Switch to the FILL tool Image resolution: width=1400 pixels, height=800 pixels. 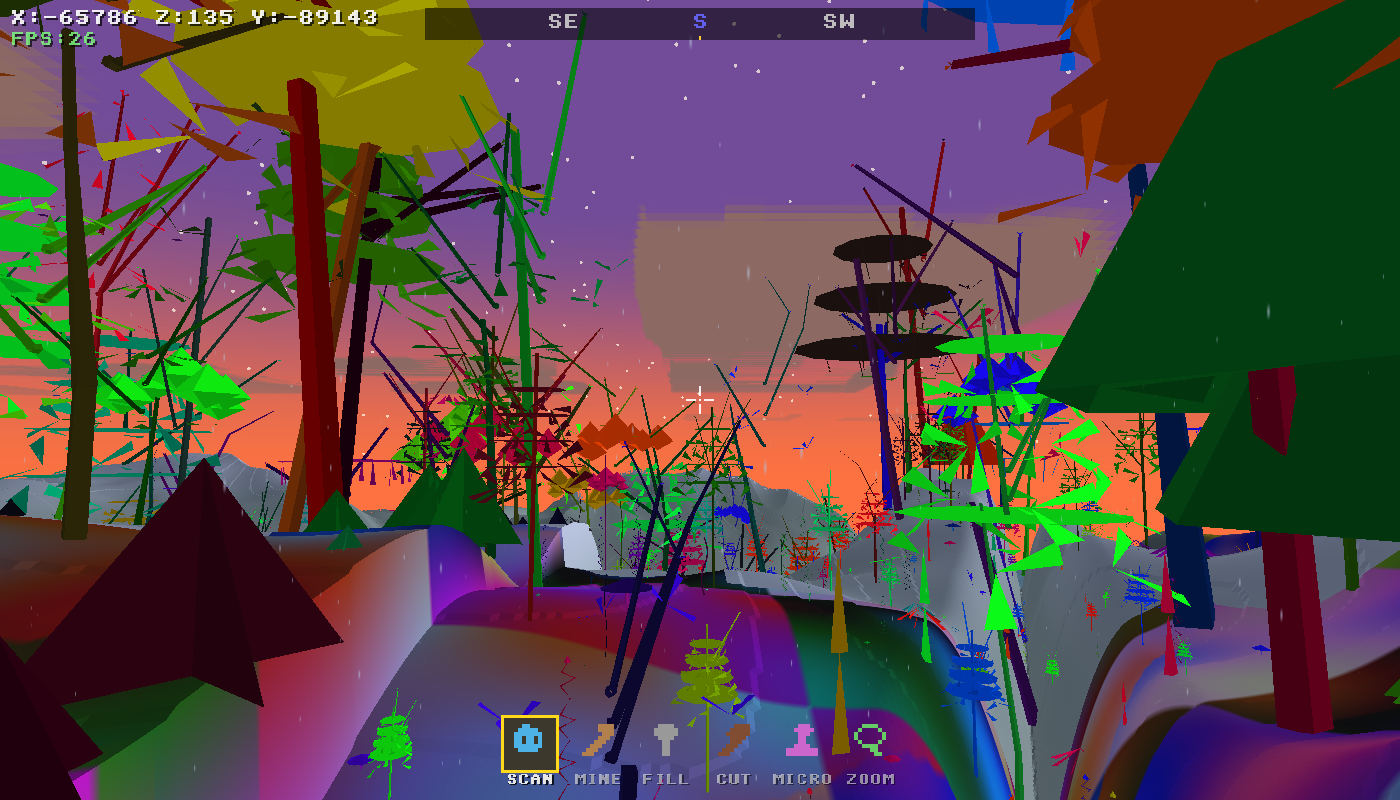[x=666, y=742]
